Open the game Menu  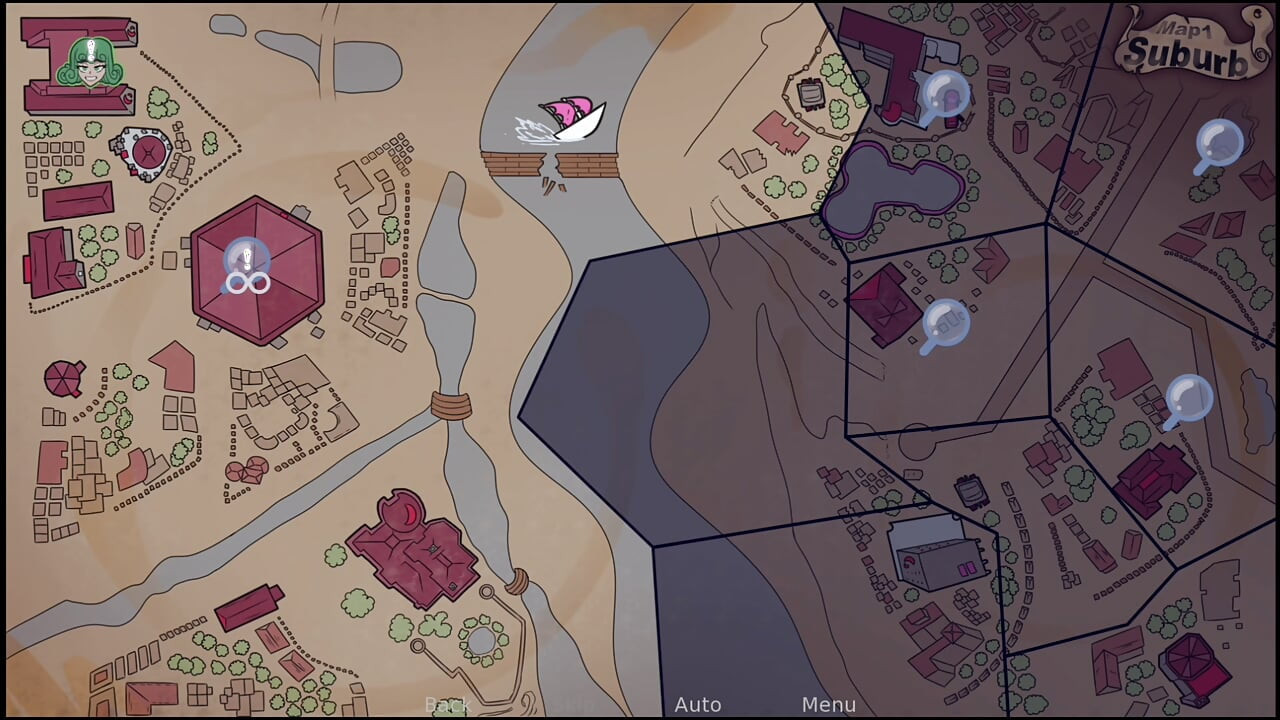click(828, 704)
